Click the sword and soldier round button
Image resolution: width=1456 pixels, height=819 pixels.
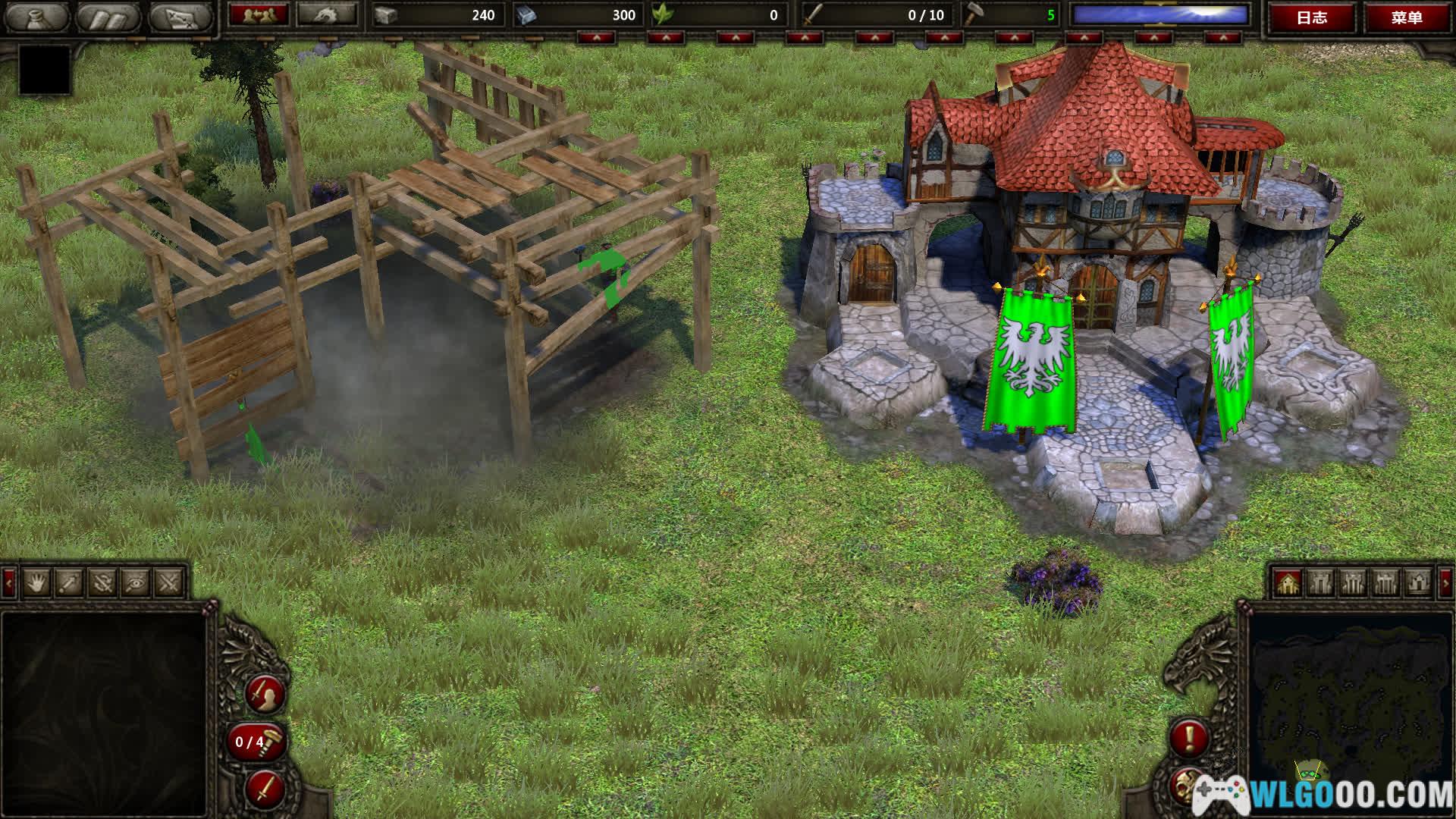click(x=266, y=693)
